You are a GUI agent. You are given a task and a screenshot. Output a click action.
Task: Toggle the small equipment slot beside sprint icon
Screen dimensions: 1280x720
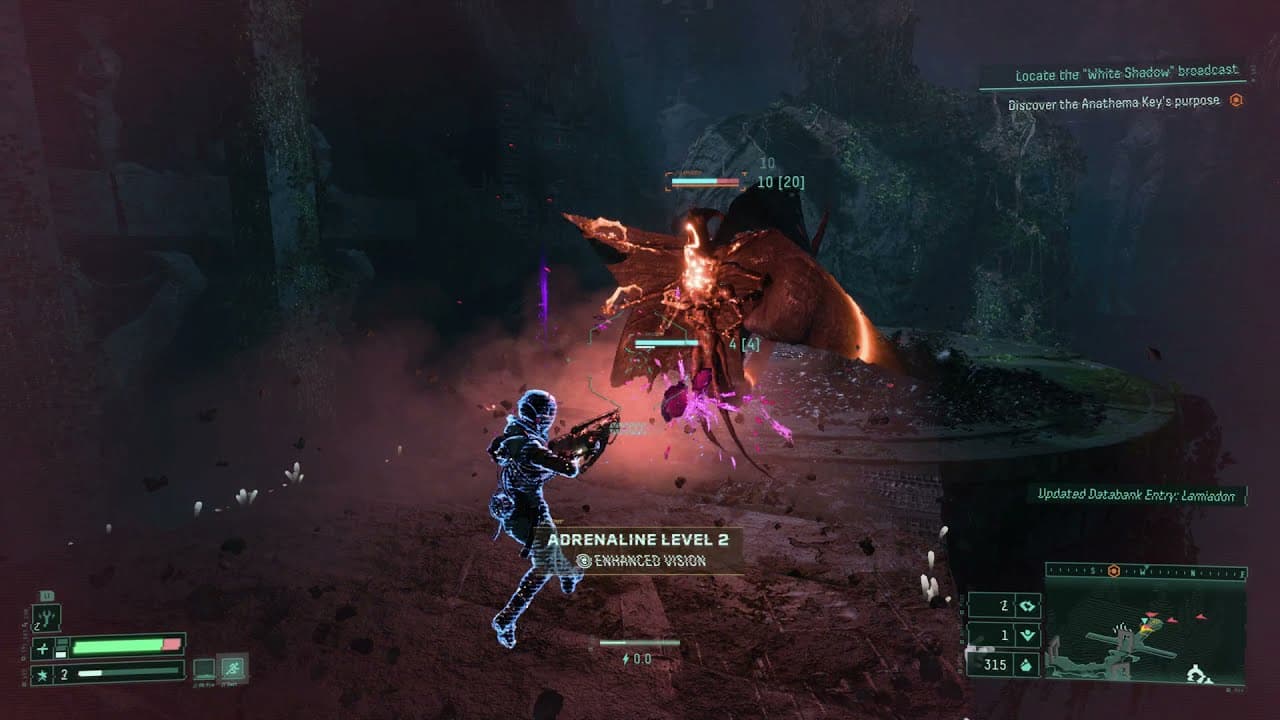(x=203, y=669)
